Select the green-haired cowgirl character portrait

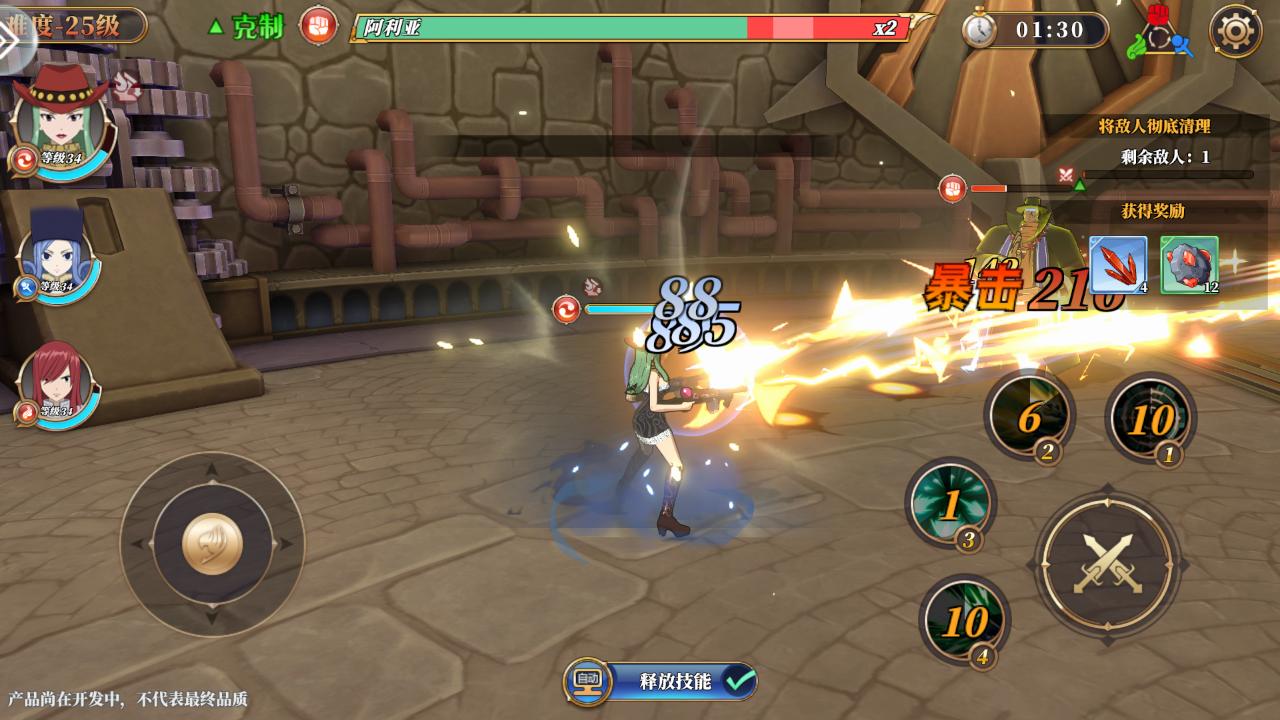(60, 122)
